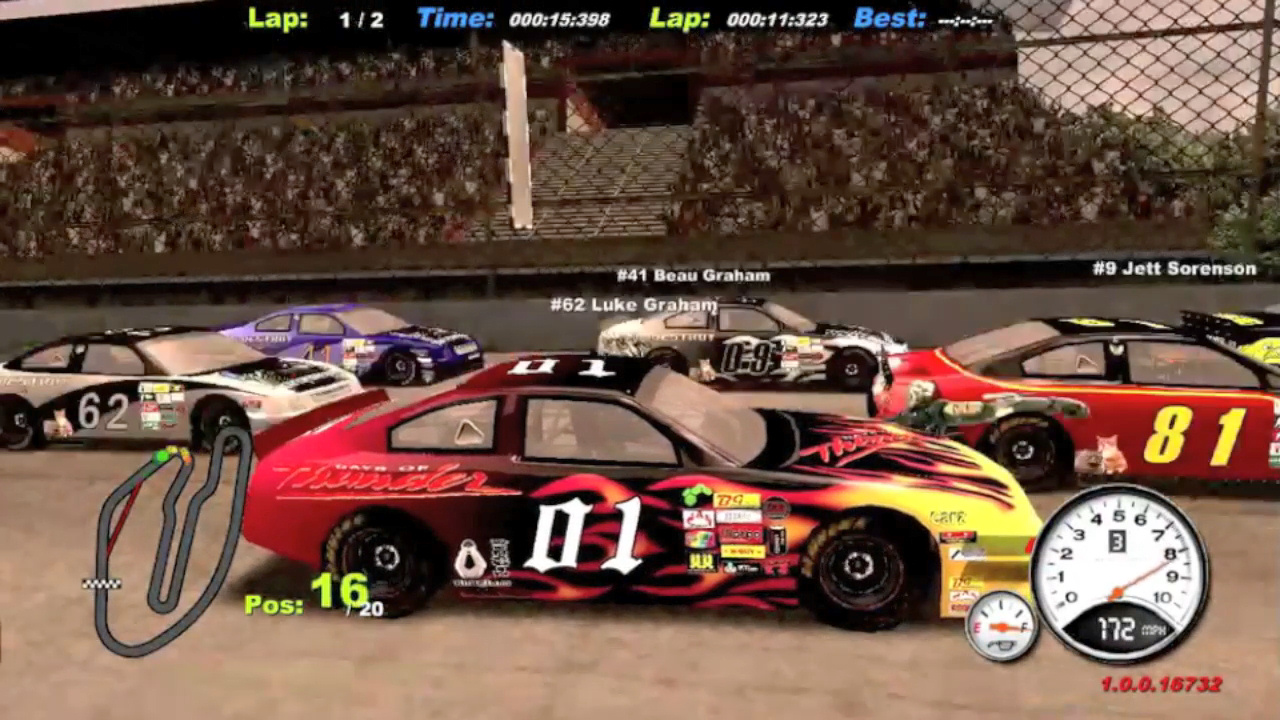Select the #9 Jett Sorenson driver tag

(1174, 268)
